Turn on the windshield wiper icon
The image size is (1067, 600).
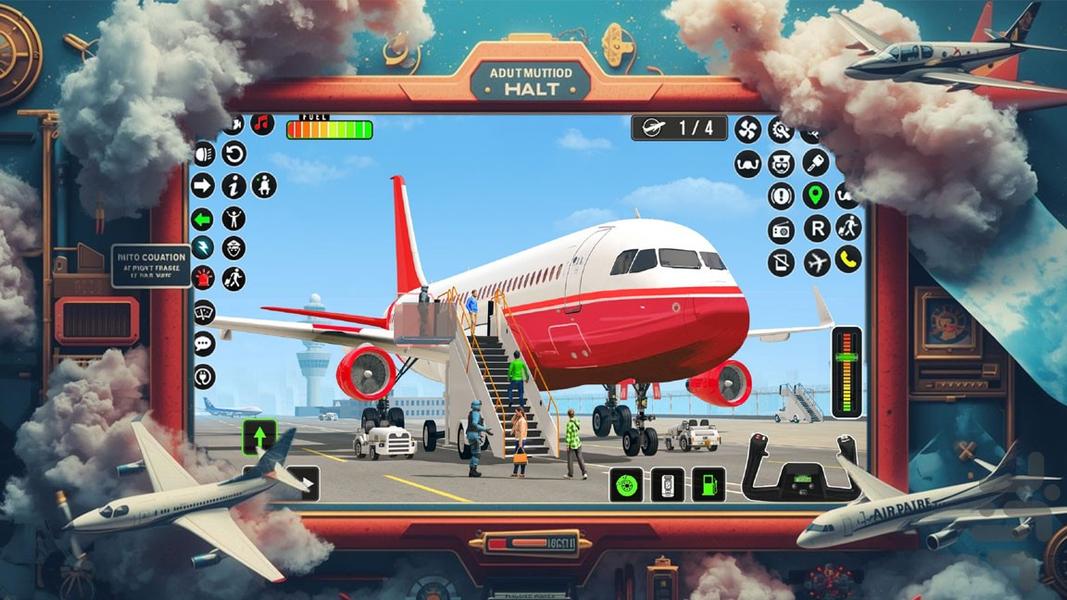tap(204, 312)
